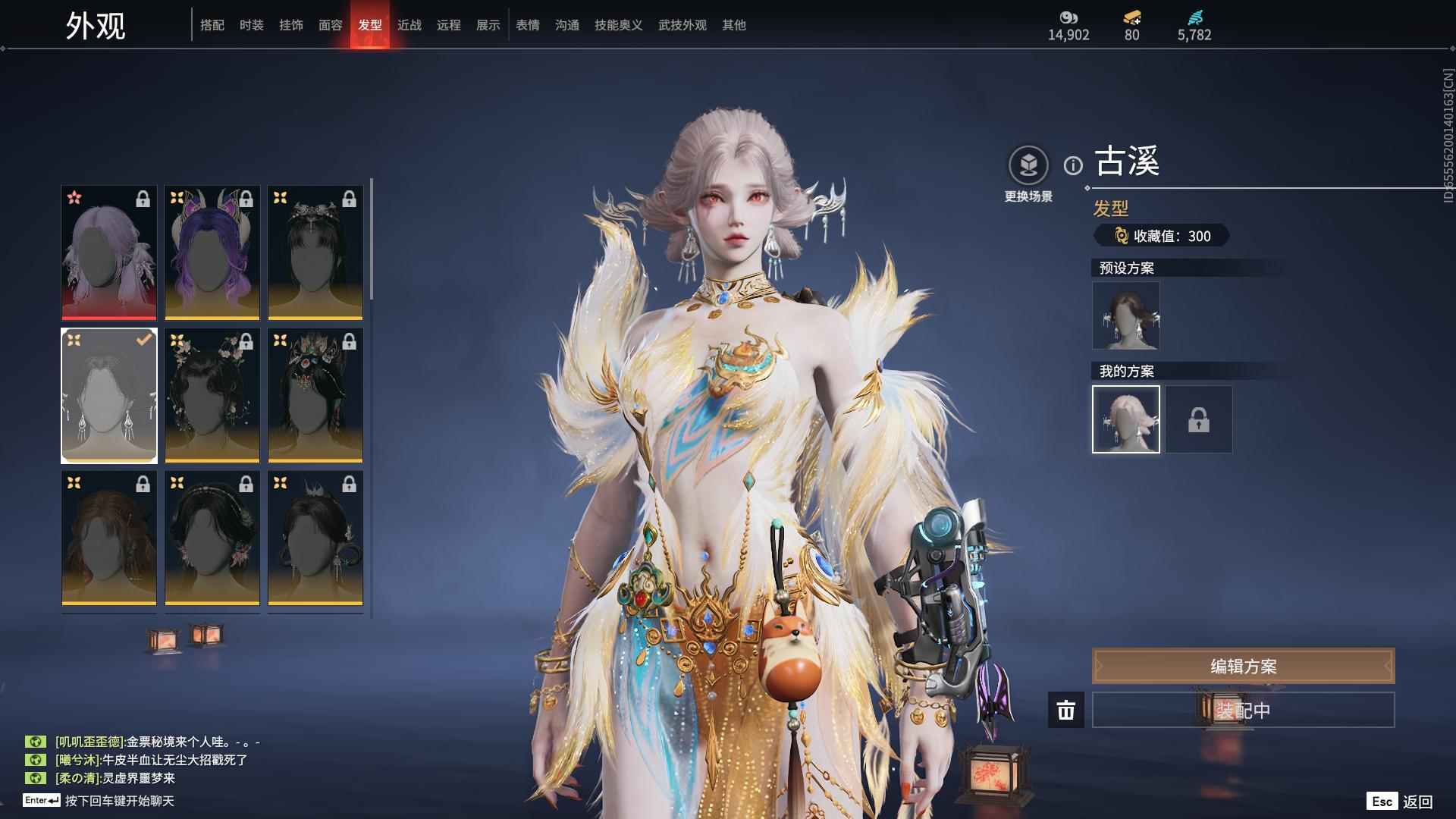
Task: Click the locked scheme slot under 我的方案
Action: [1199, 419]
